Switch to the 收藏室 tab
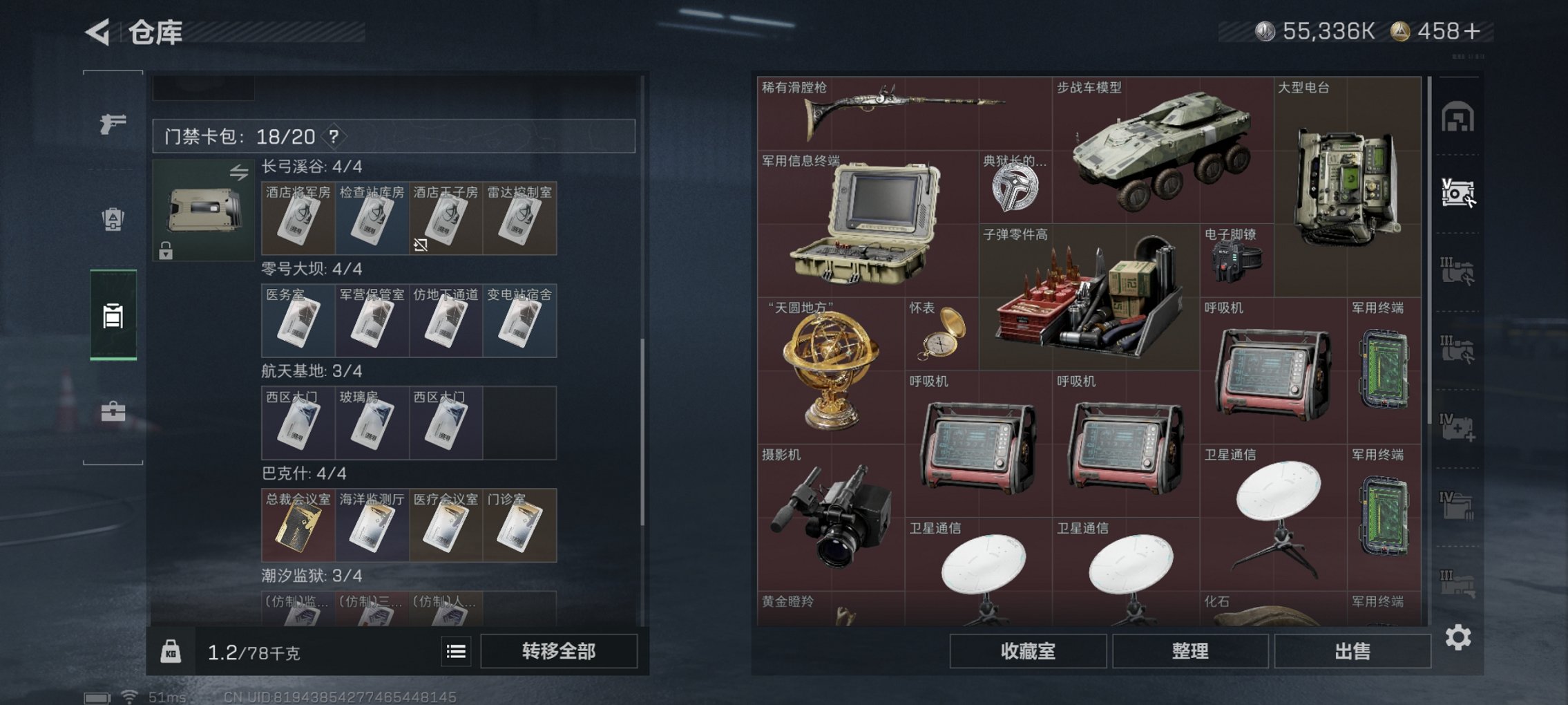The height and width of the screenshot is (705, 1568). pos(1029,651)
